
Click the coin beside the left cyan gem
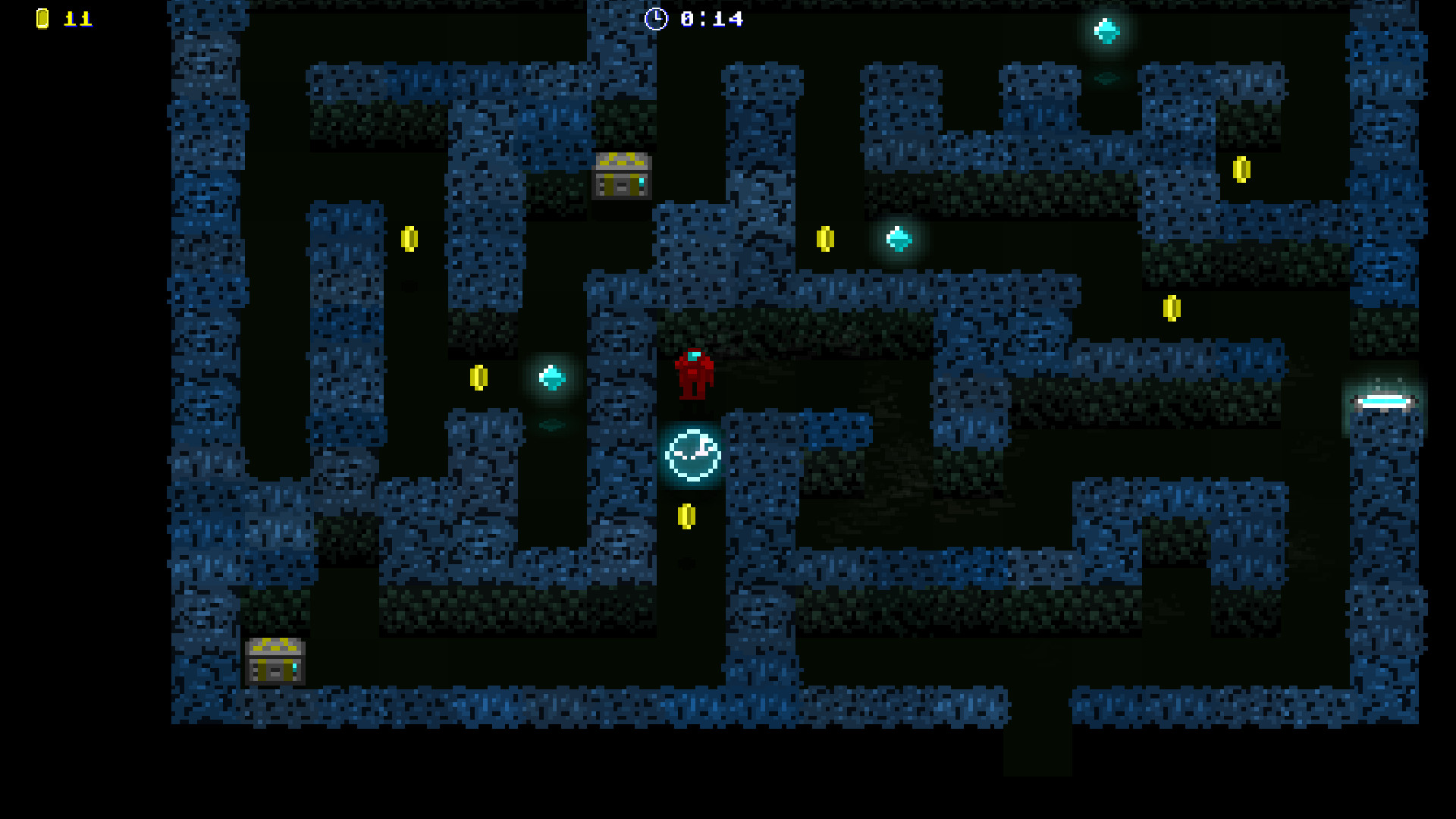(x=480, y=375)
